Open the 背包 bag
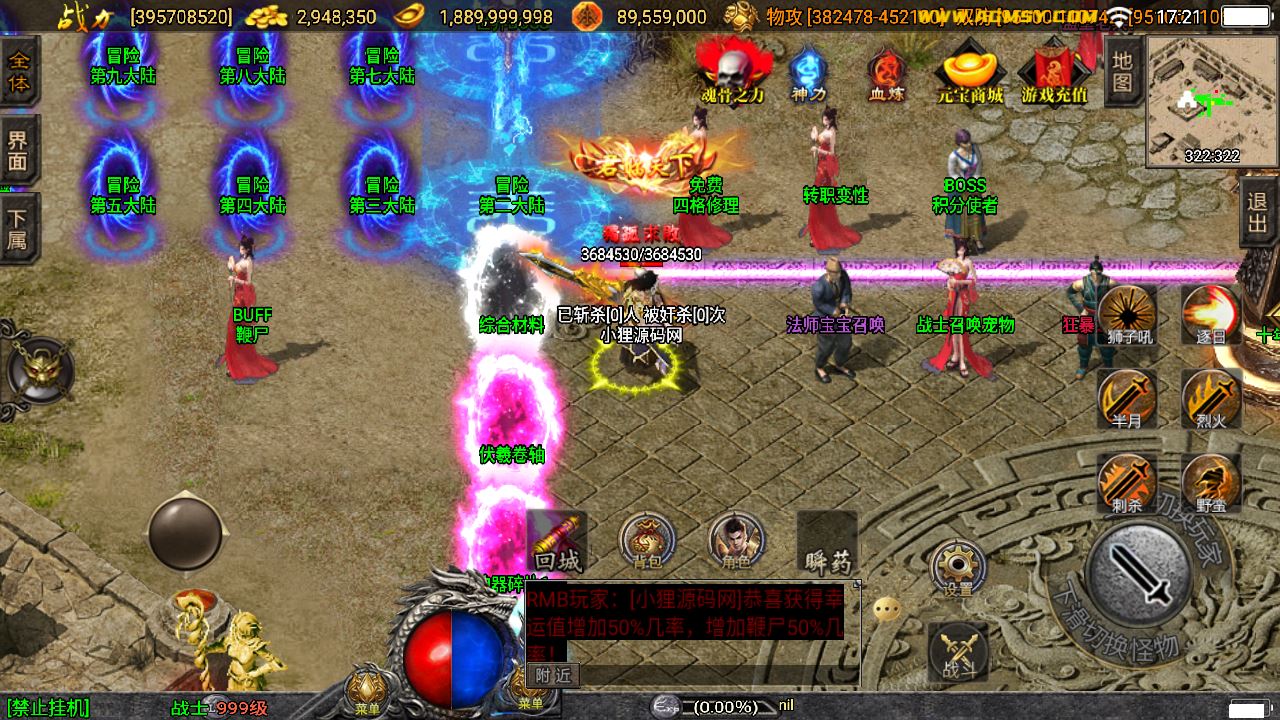The width and height of the screenshot is (1280, 720). tap(646, 542)
